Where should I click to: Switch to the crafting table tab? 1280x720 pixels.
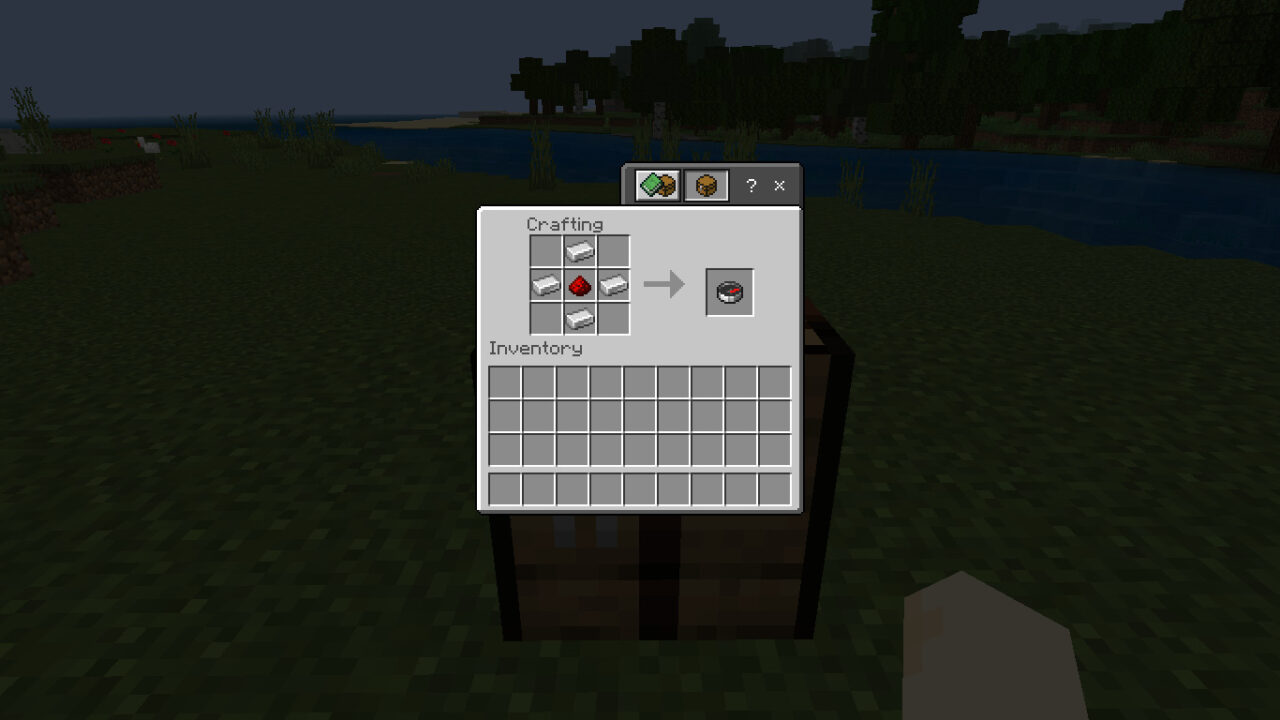click(x=706, y=185)
